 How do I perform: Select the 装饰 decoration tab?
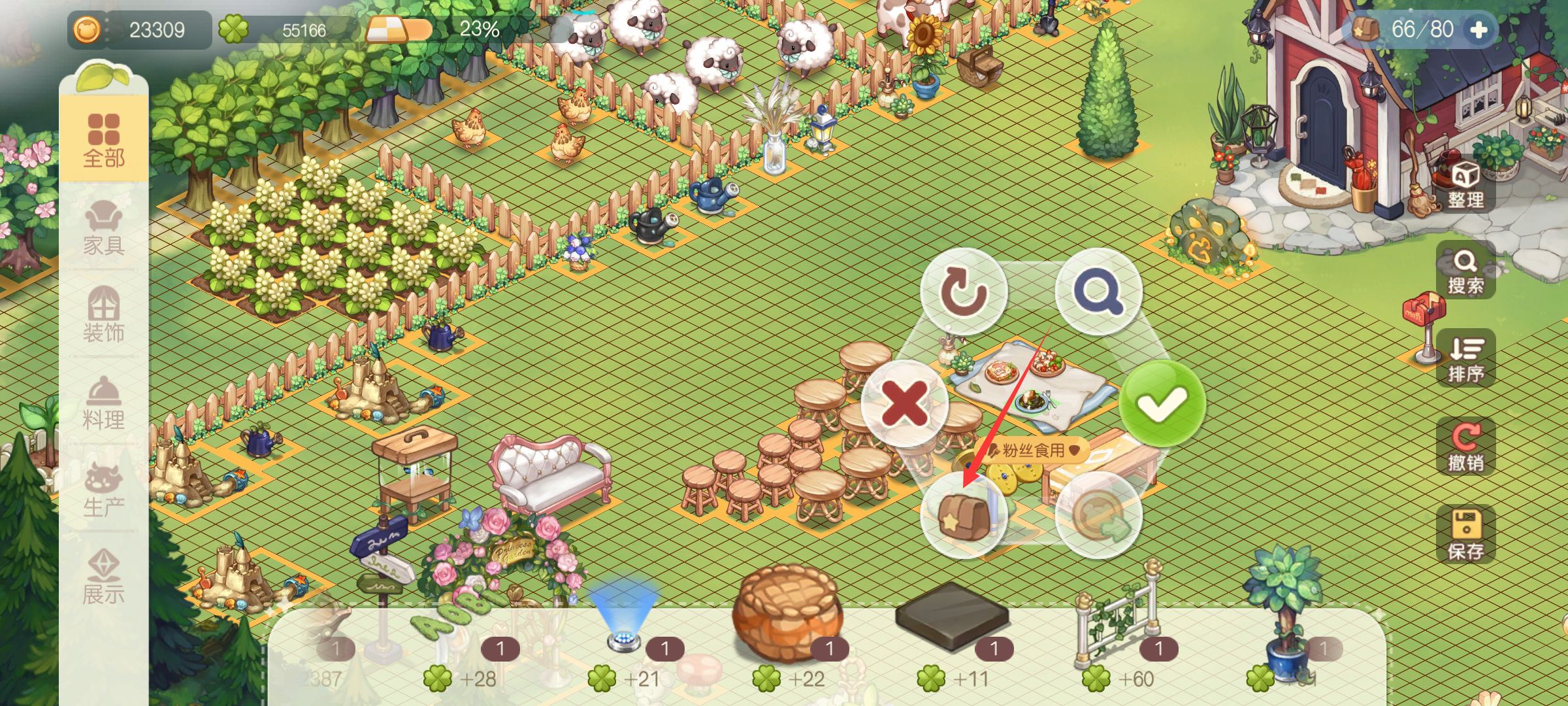[103, 315]
